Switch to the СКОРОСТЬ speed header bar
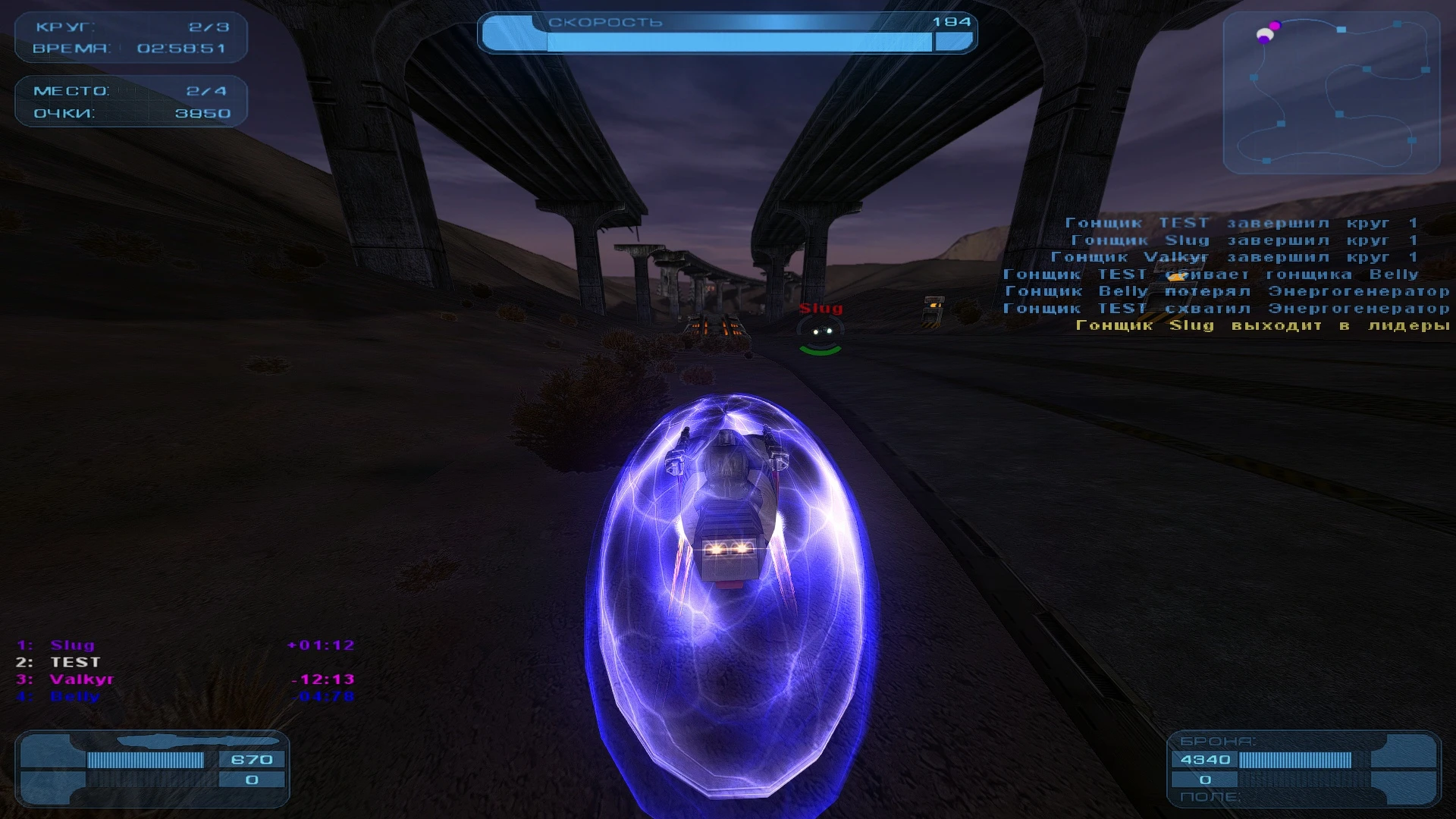 [x=603, y=23]
